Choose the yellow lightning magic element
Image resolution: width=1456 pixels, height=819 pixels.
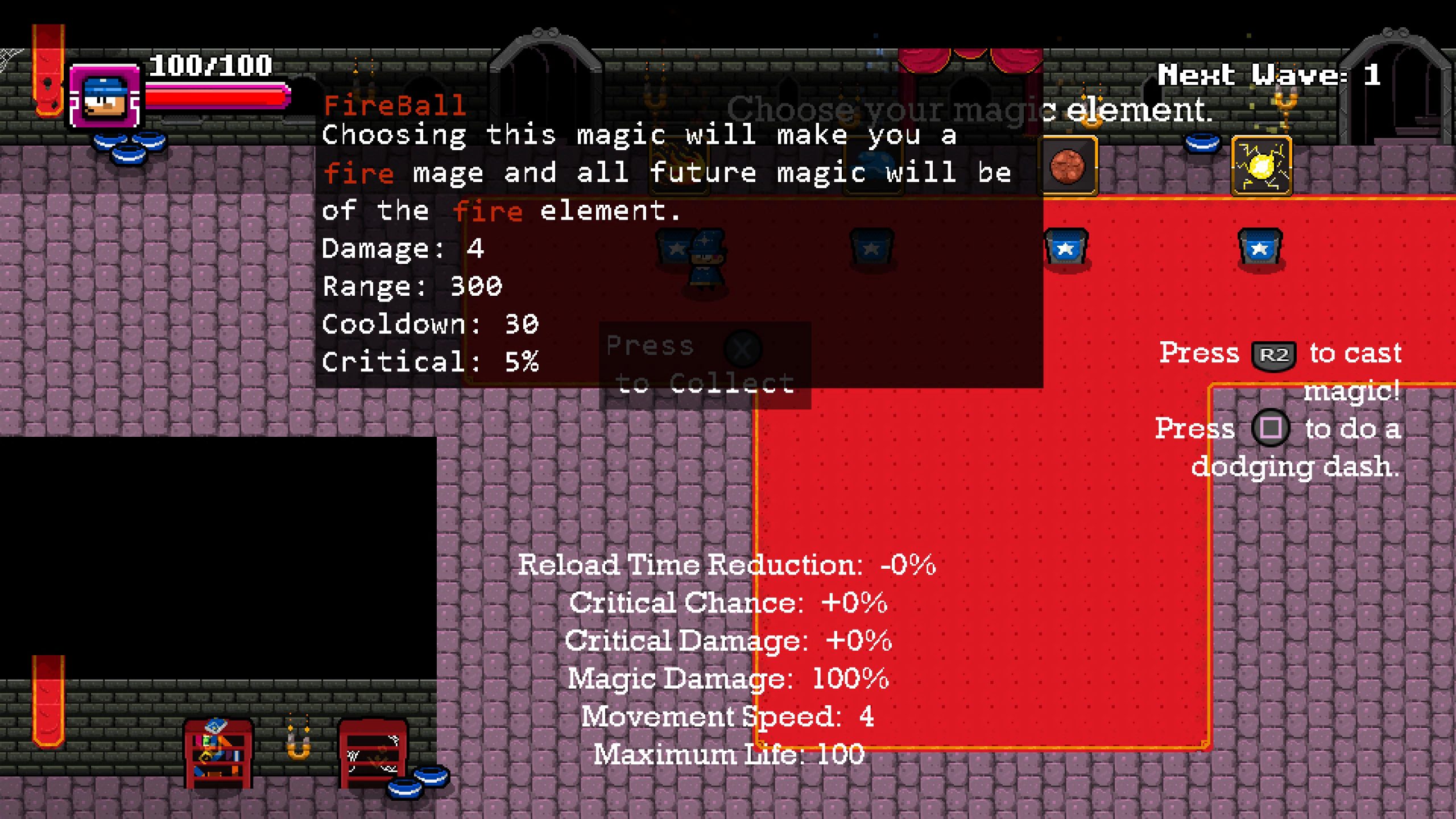click(1261, 166)
